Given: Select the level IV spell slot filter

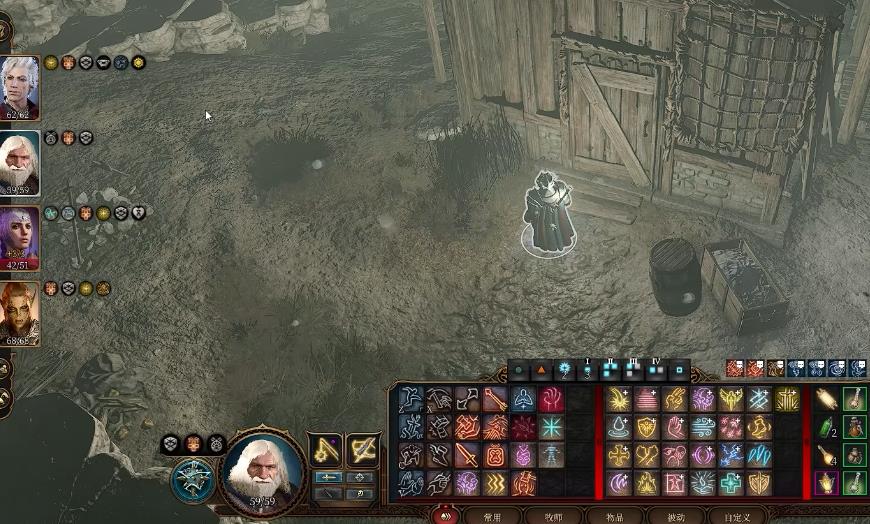Looking at the screenshot, I should pyautogui.click(x=657, y=370).
